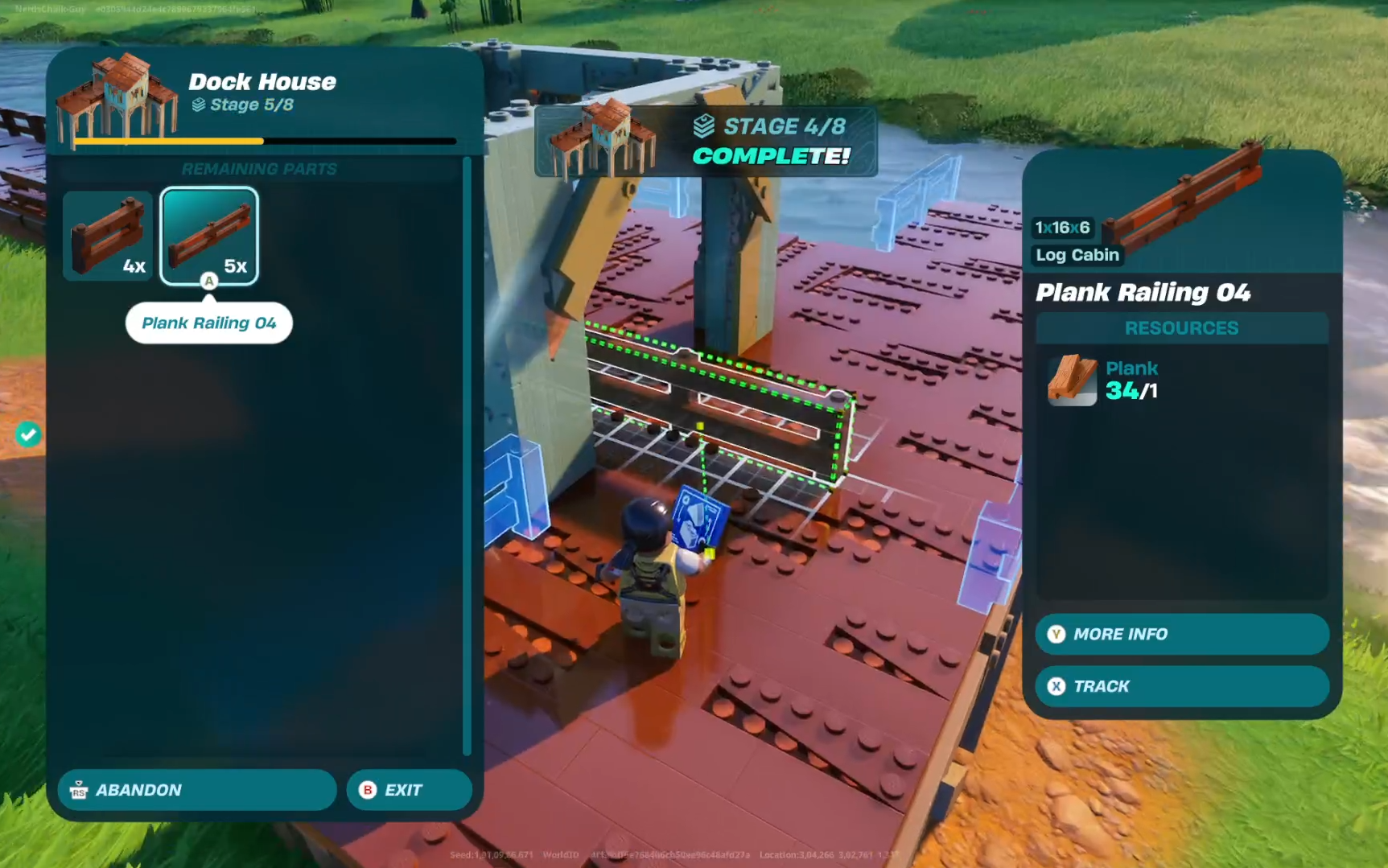Click the green checkmark badge
Image resolution: width=1388 pixels, height=868 pixels.
28,434
